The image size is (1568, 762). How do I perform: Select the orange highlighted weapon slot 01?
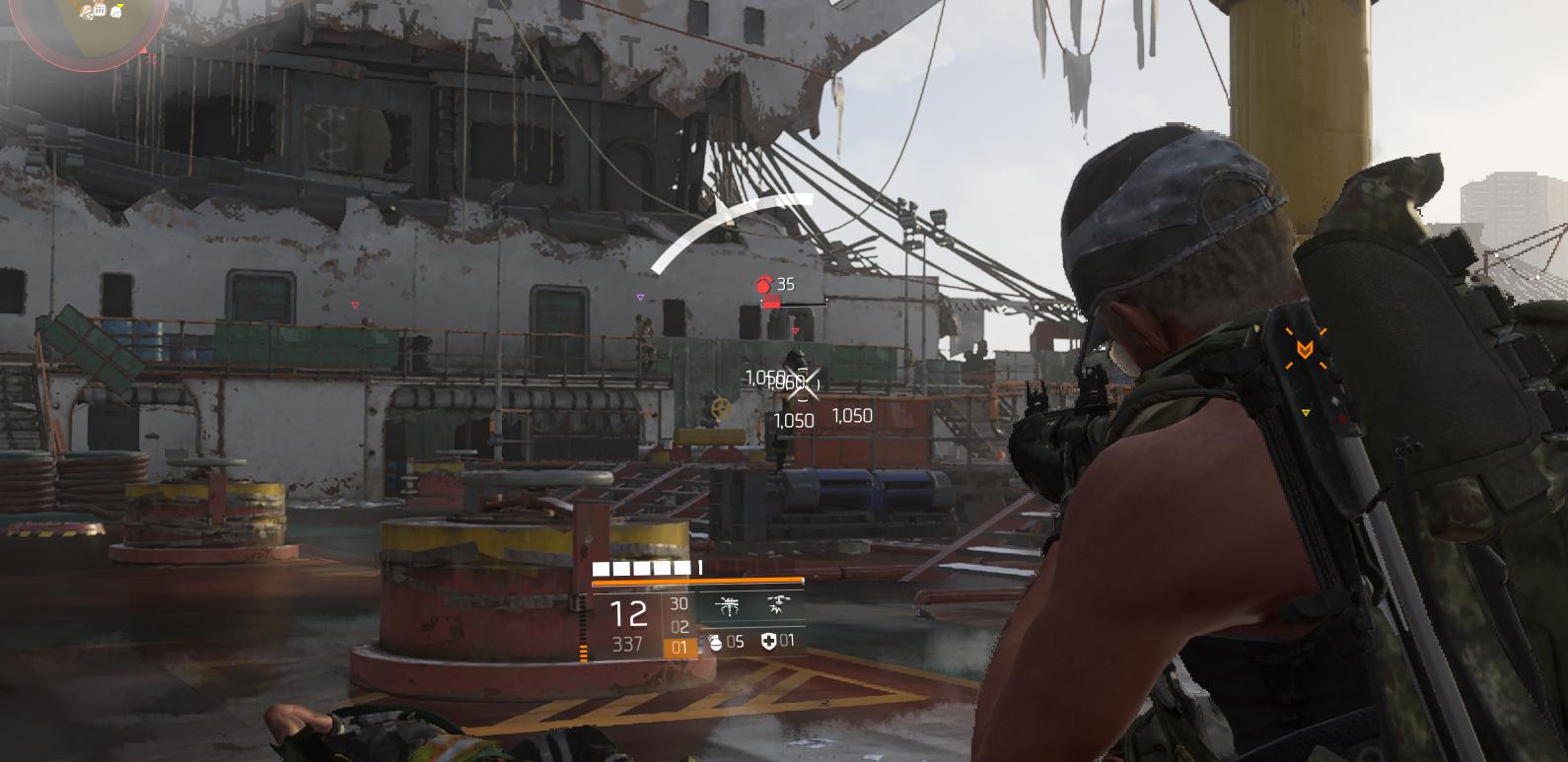(678, 648)
